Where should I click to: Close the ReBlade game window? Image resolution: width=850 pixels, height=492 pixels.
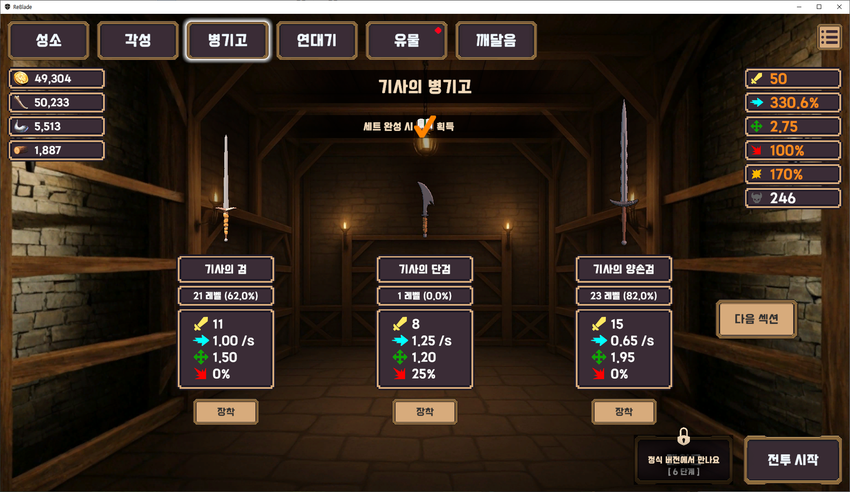839,7
